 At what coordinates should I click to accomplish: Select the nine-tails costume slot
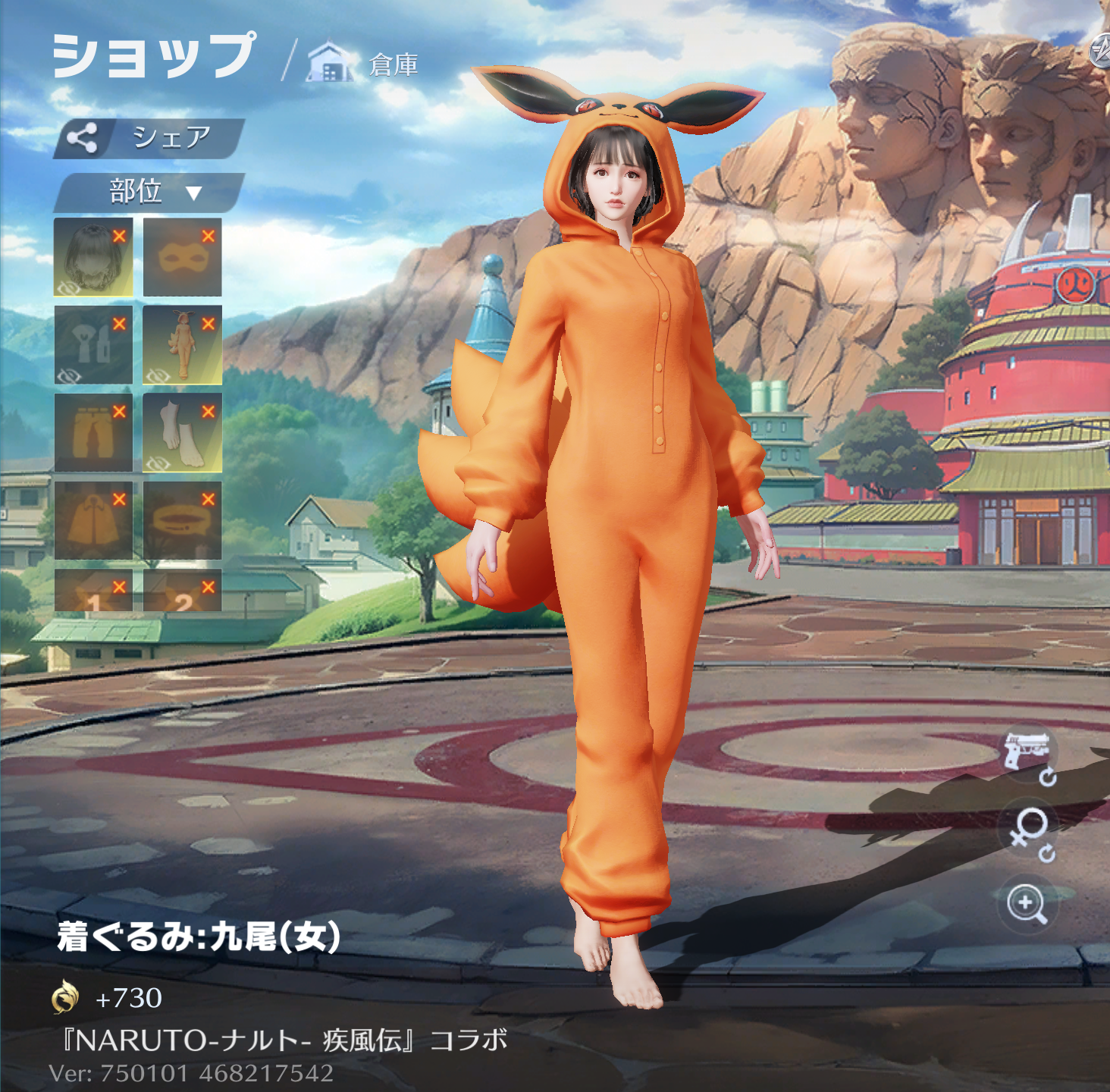pos(182,345)
